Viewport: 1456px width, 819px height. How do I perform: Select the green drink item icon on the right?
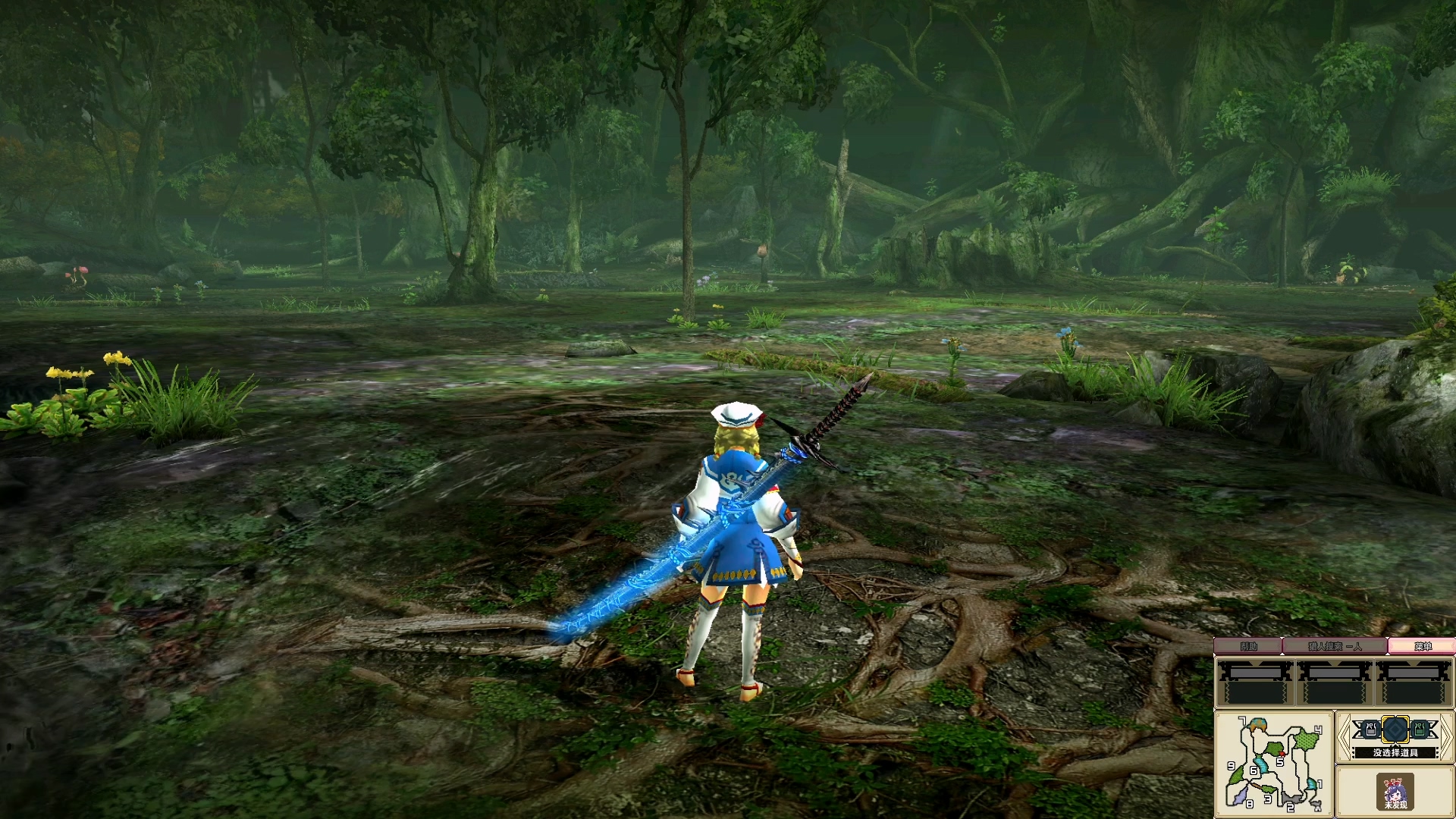(x=1418, y=730)
